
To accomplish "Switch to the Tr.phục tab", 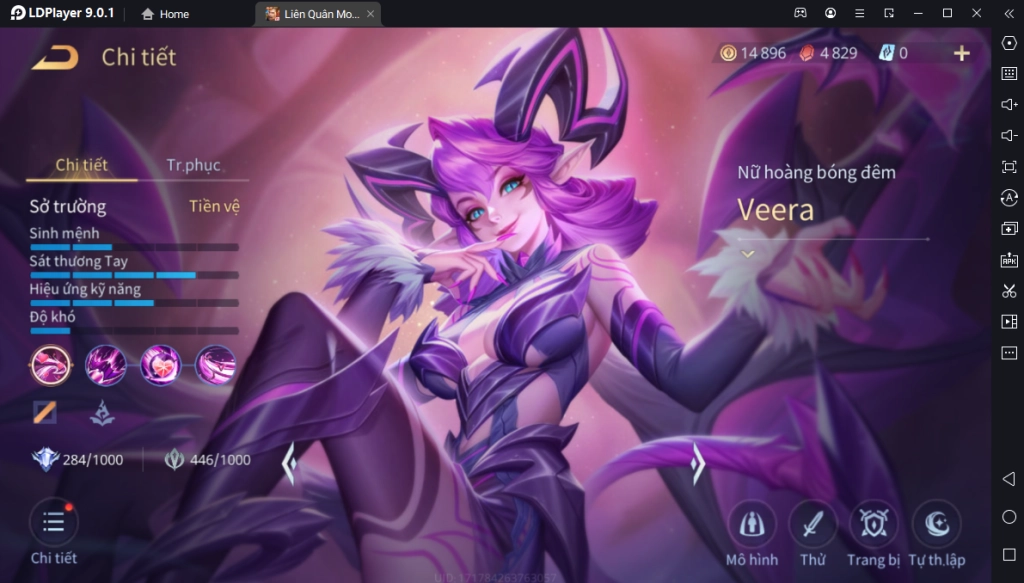I will point(193,165).
